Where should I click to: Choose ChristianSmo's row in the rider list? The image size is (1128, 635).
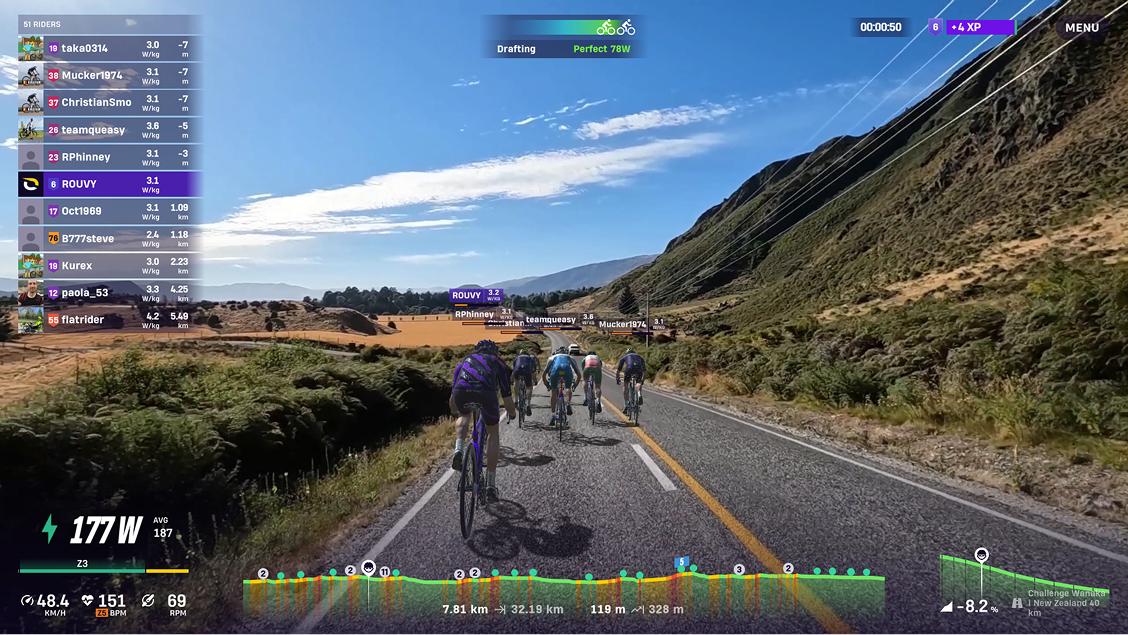pyautogui.click(x=110, y=102)
